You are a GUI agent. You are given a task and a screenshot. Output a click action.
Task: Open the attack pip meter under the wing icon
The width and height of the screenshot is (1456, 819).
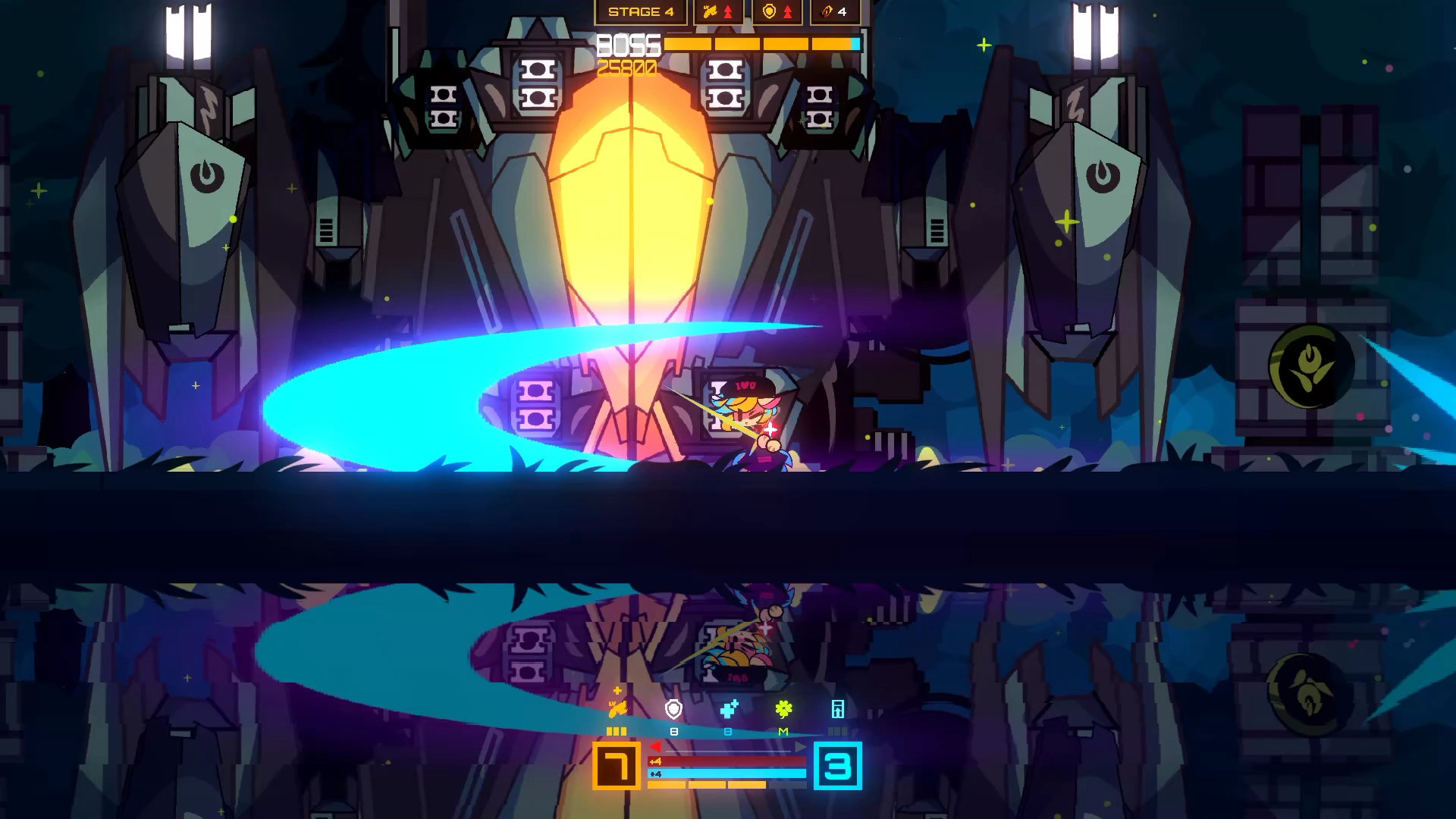[617, 731]
